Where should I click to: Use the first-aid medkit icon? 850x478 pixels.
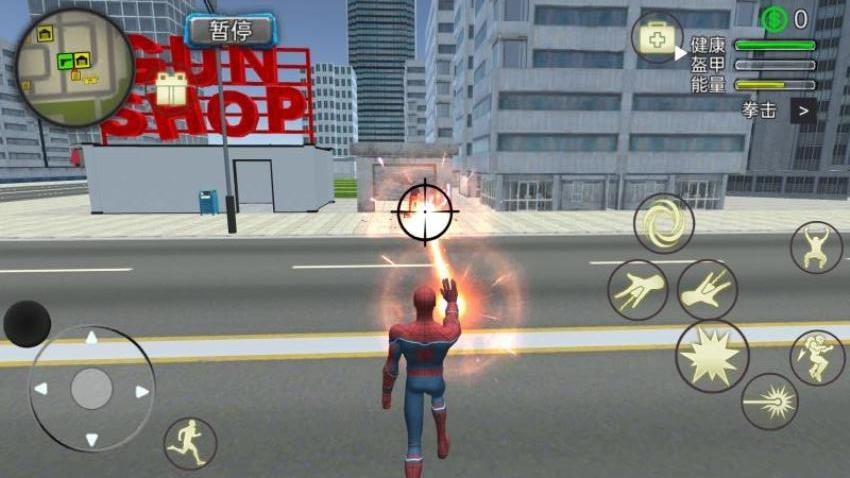(657, 39)
